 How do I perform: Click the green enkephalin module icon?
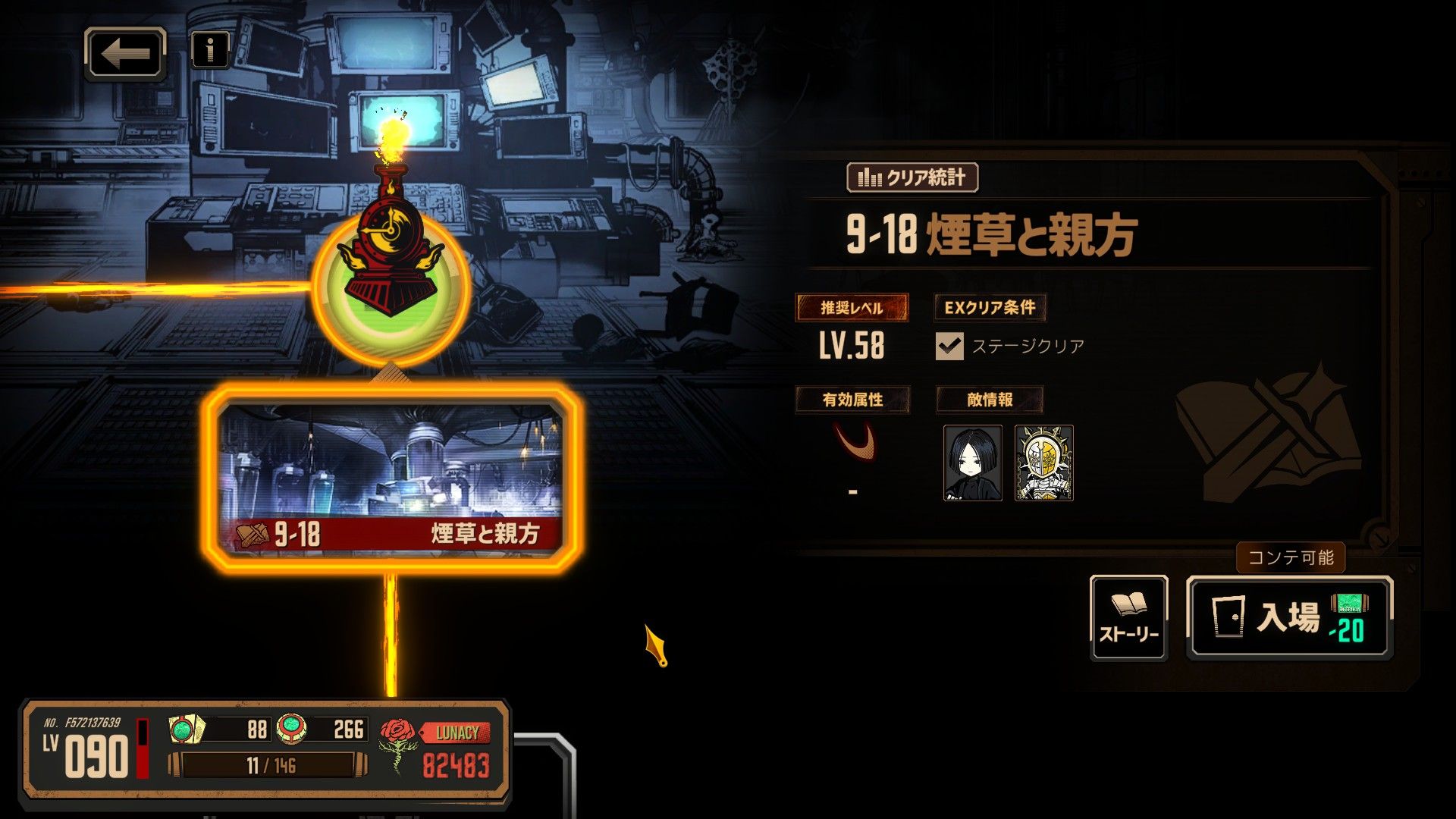(290, 729)
